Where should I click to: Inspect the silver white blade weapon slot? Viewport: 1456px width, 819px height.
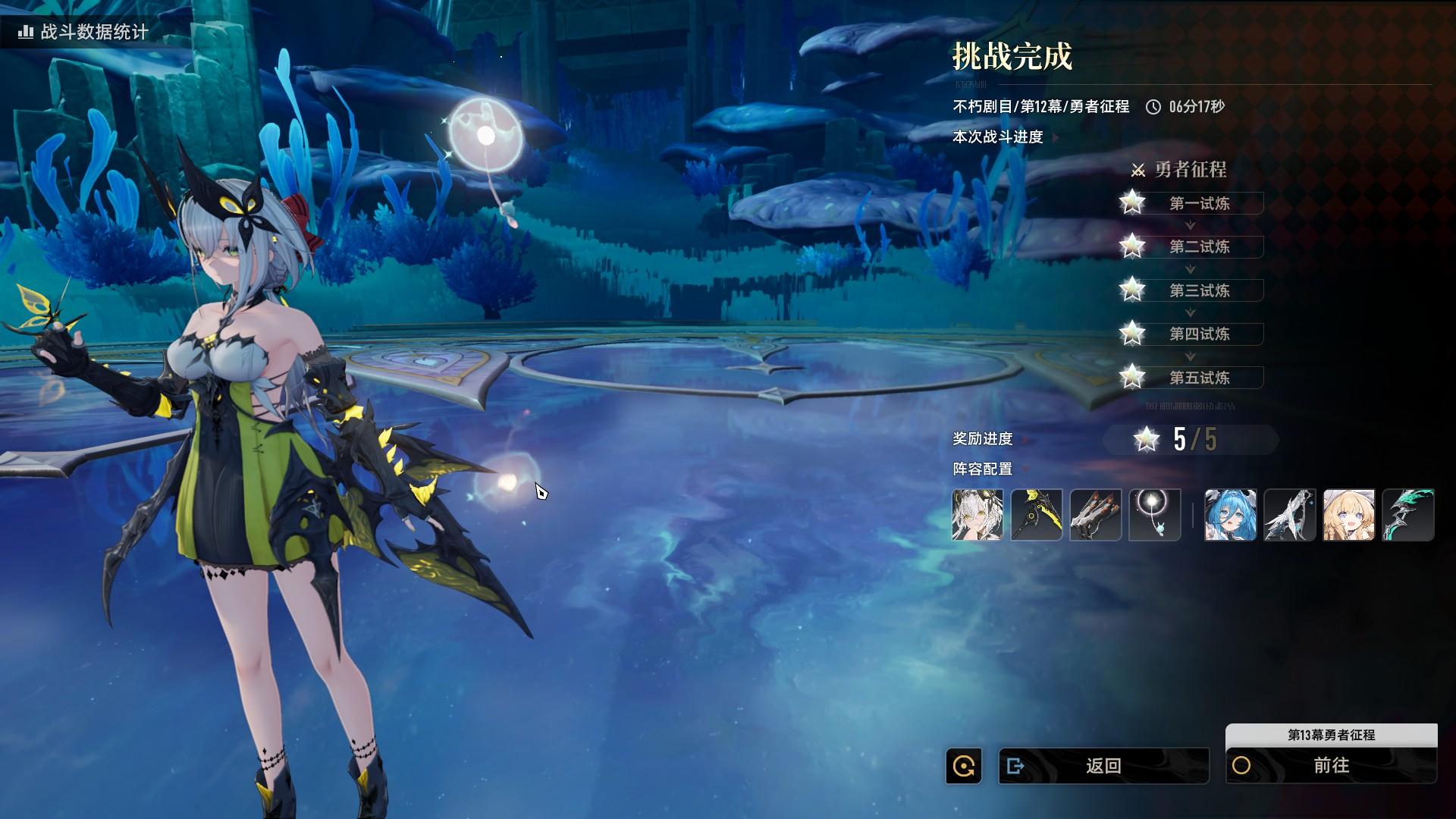pyautogui.click(x=1289, y=515)
